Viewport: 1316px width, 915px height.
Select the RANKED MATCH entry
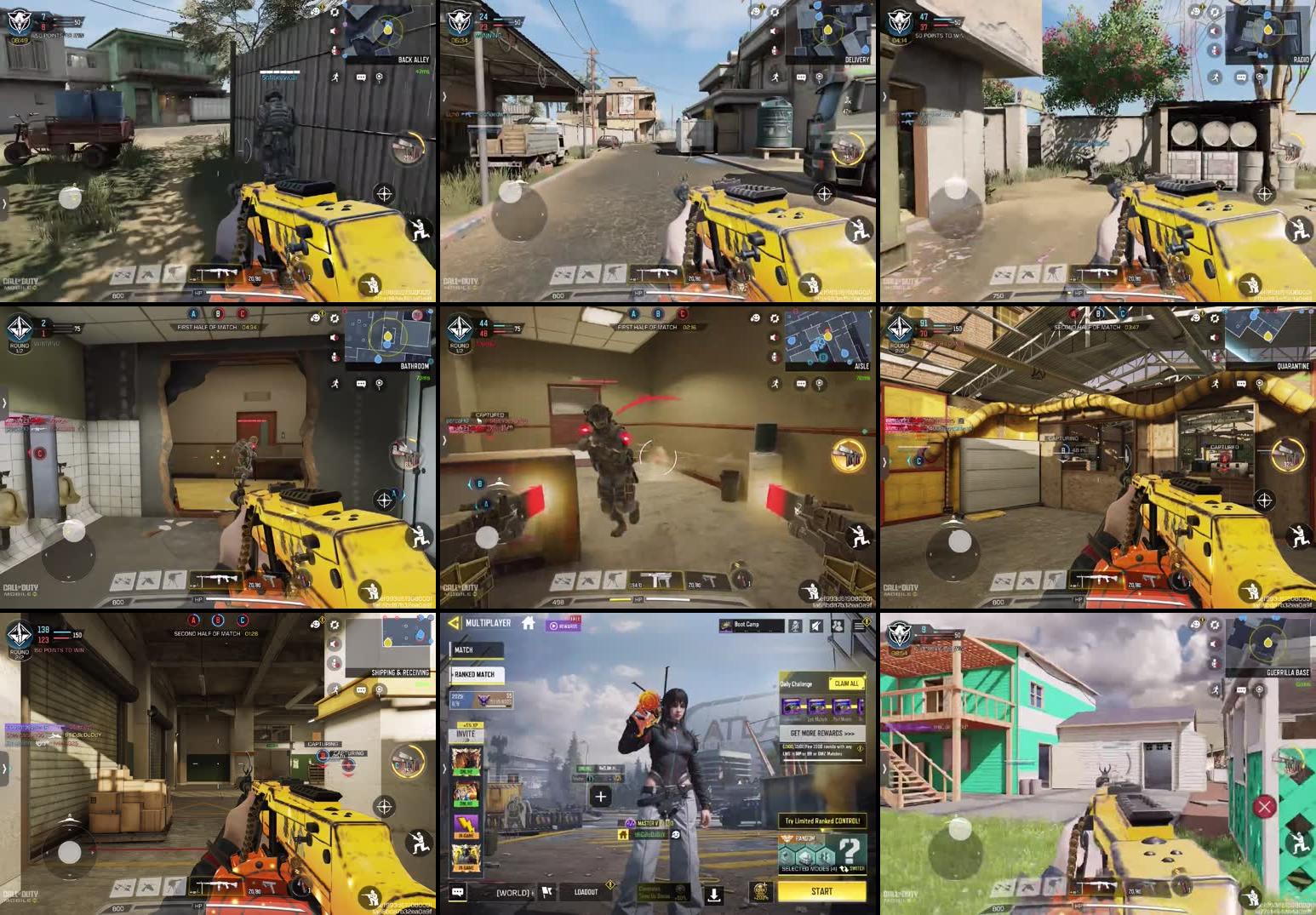click(x=475, y=673)
